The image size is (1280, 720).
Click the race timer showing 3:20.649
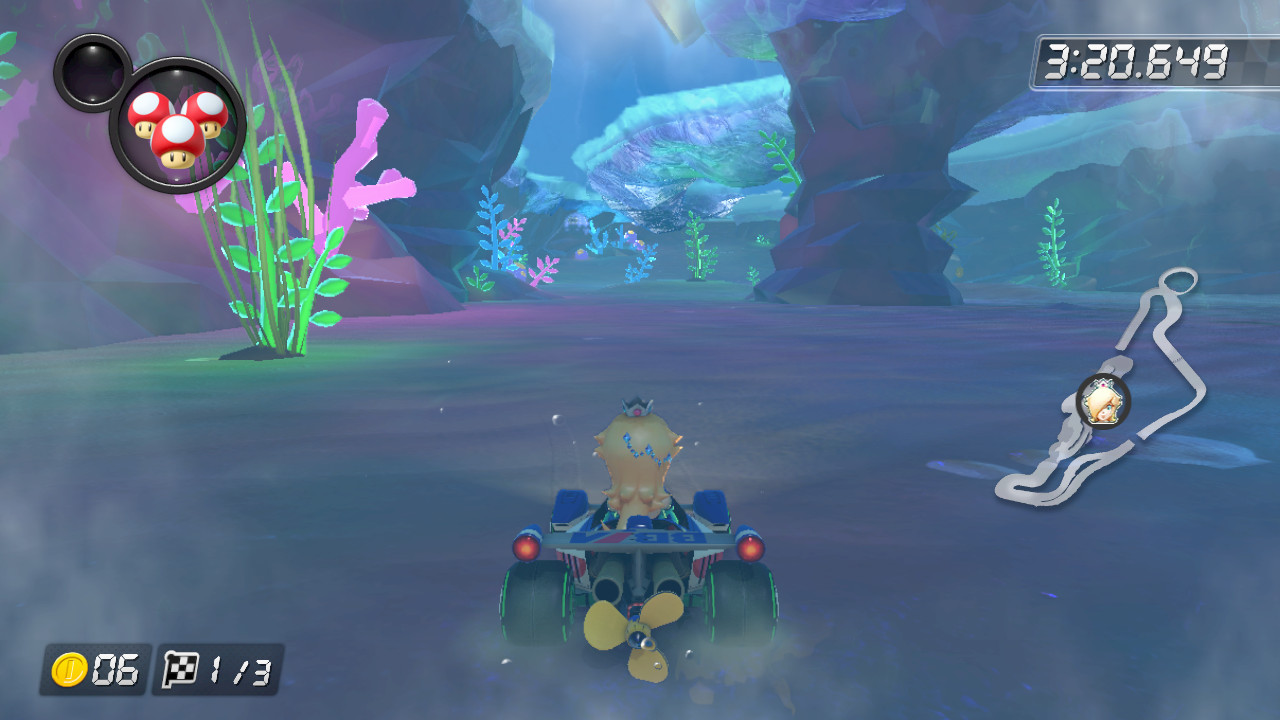(x=1137, y=56)
